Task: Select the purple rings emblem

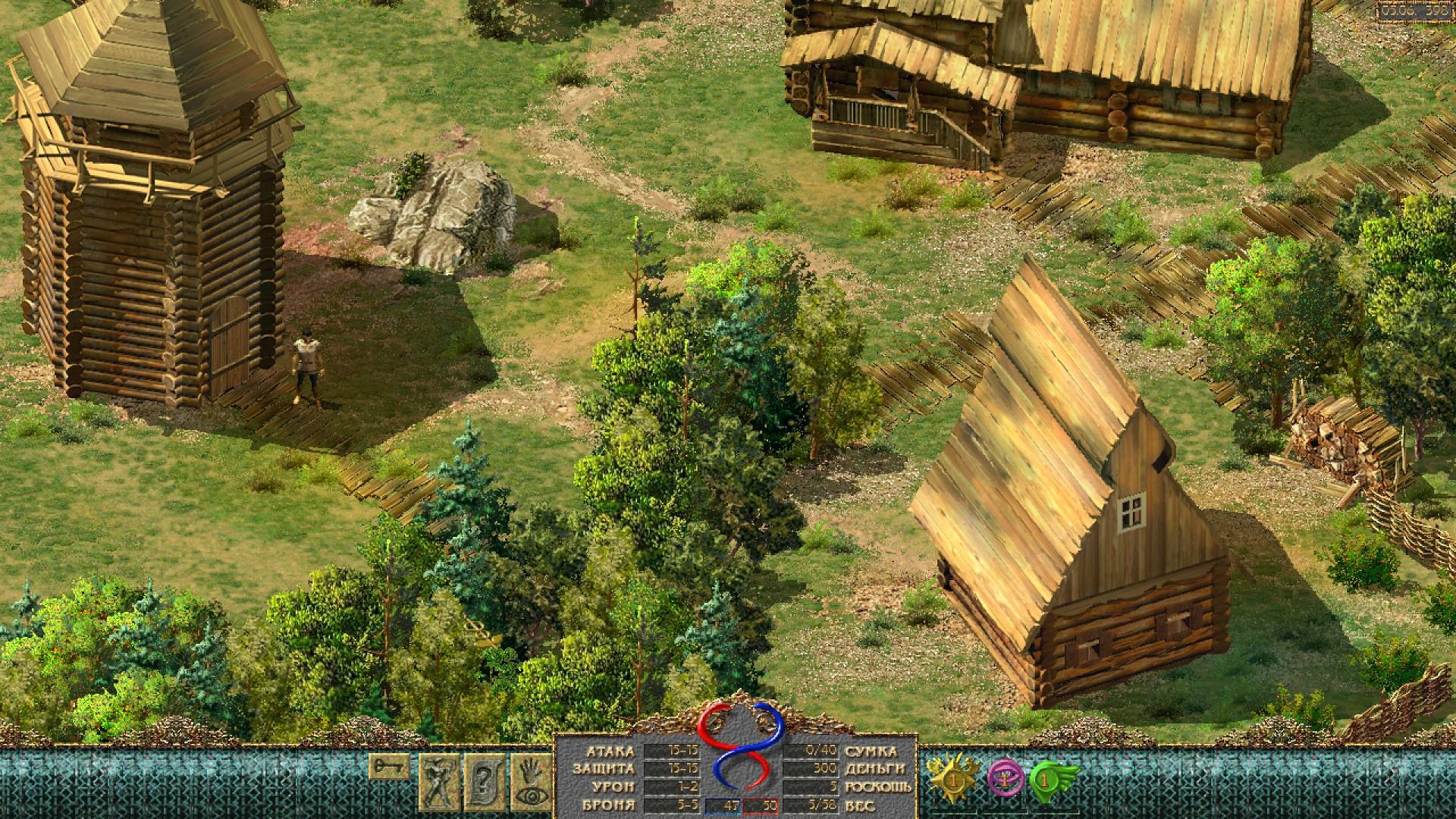Action: pos(1005,779)
